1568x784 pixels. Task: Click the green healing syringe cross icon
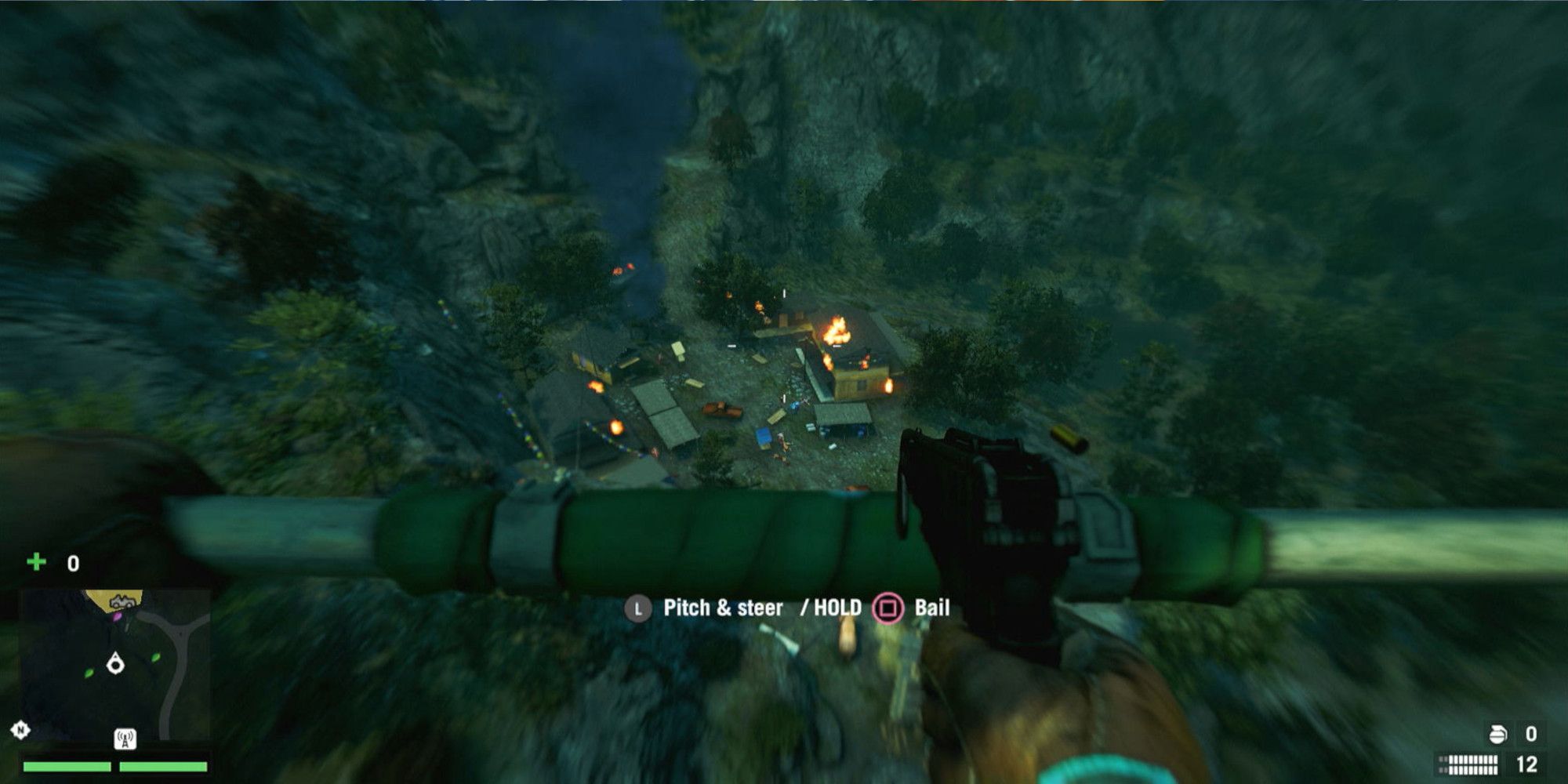[36, 562]
